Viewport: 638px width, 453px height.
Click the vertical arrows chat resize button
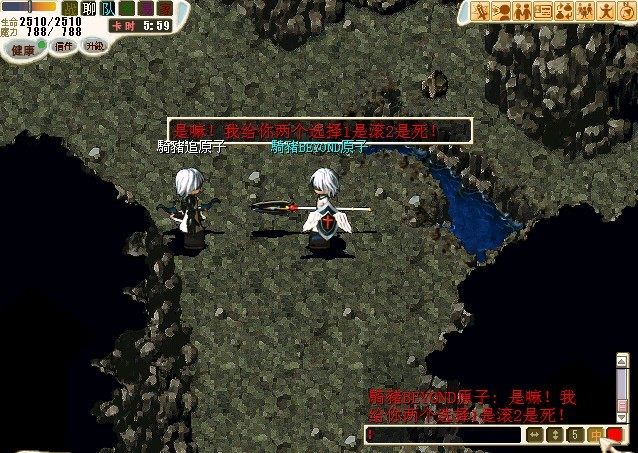pyautogui.click(x=555, y=435)
